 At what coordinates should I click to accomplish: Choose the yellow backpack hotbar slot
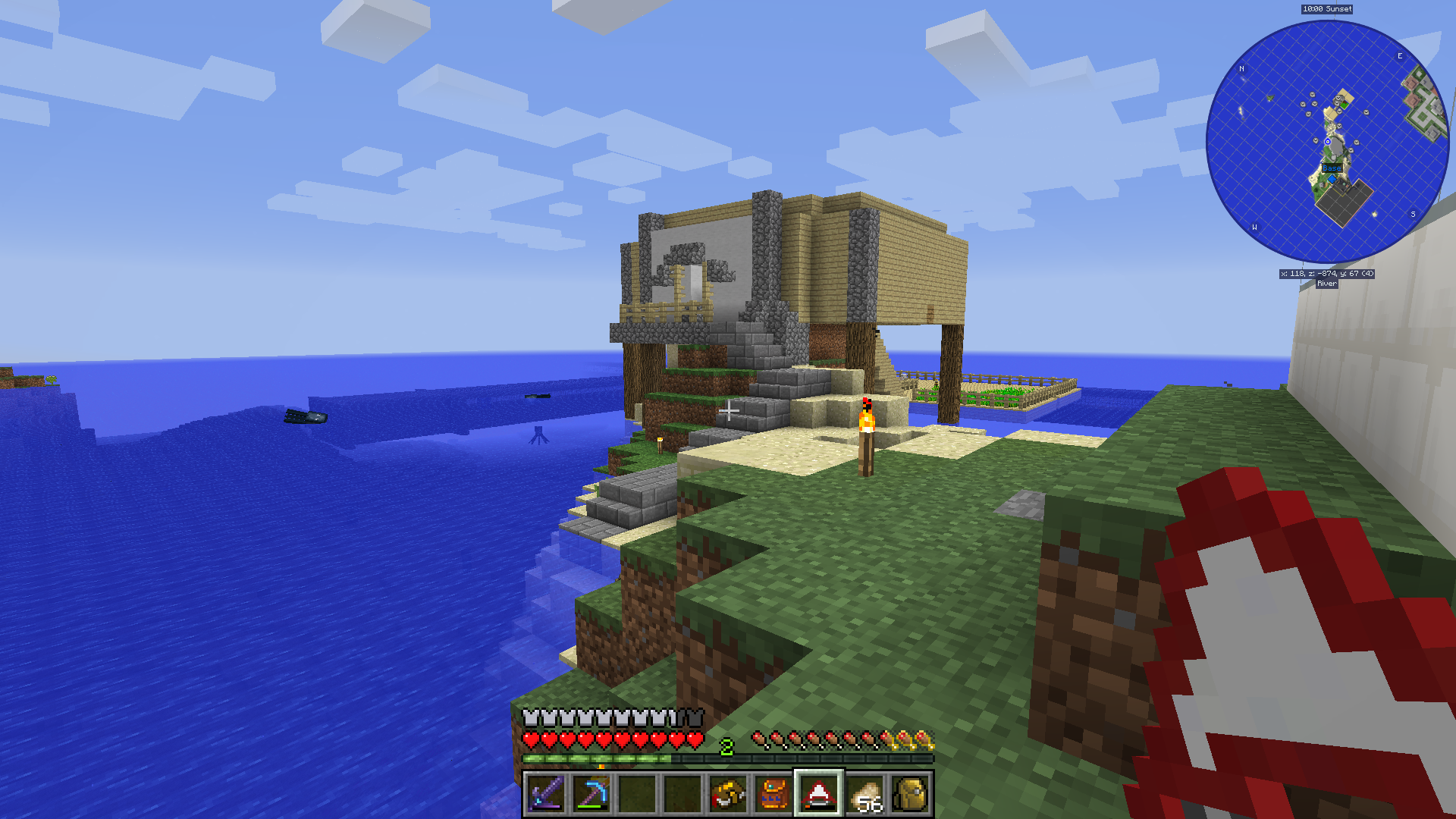coord(910,794)
